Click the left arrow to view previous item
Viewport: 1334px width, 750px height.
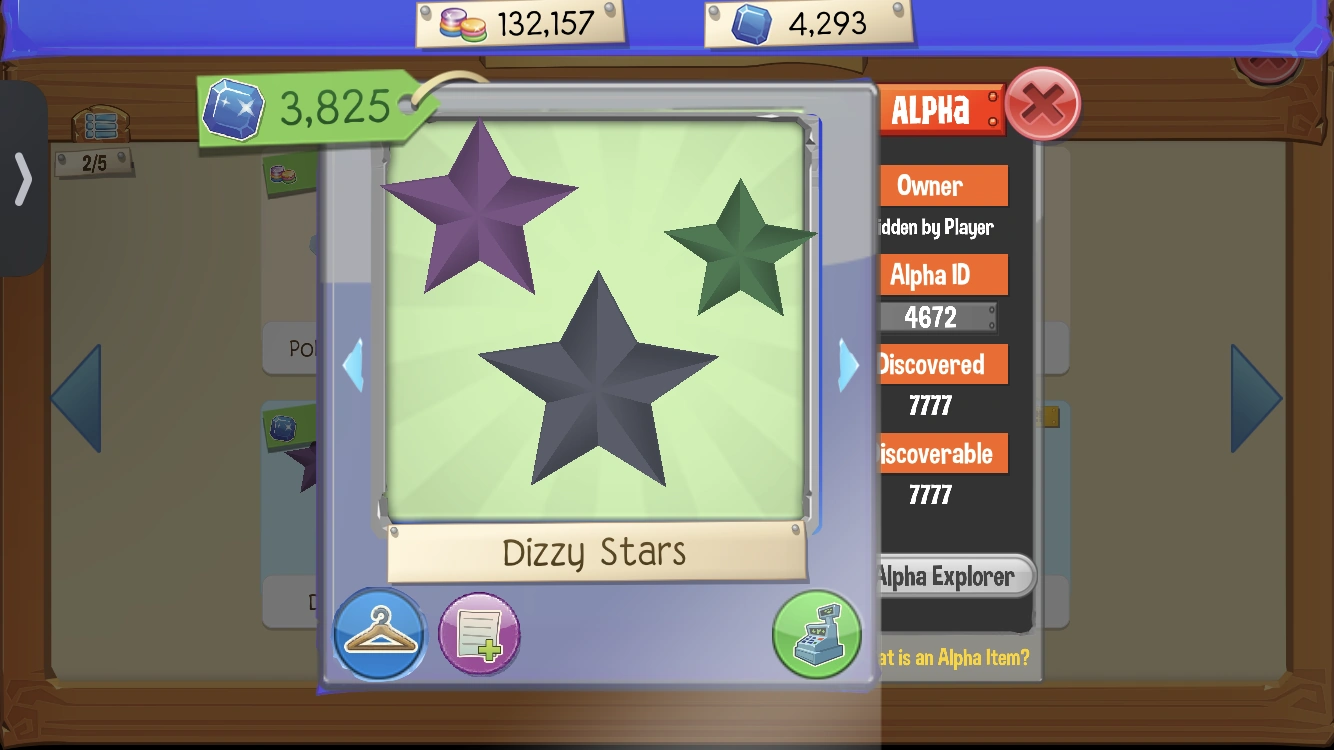352,364
